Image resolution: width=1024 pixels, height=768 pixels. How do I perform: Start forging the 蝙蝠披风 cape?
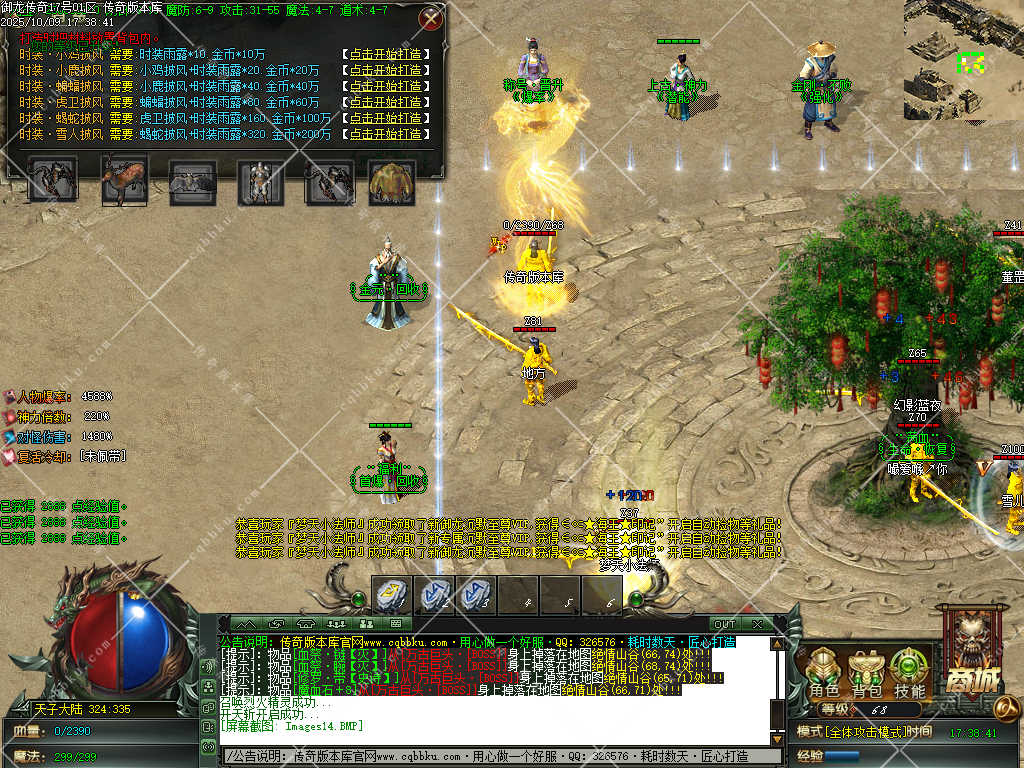pyautogui.click(x=384, y=86)
